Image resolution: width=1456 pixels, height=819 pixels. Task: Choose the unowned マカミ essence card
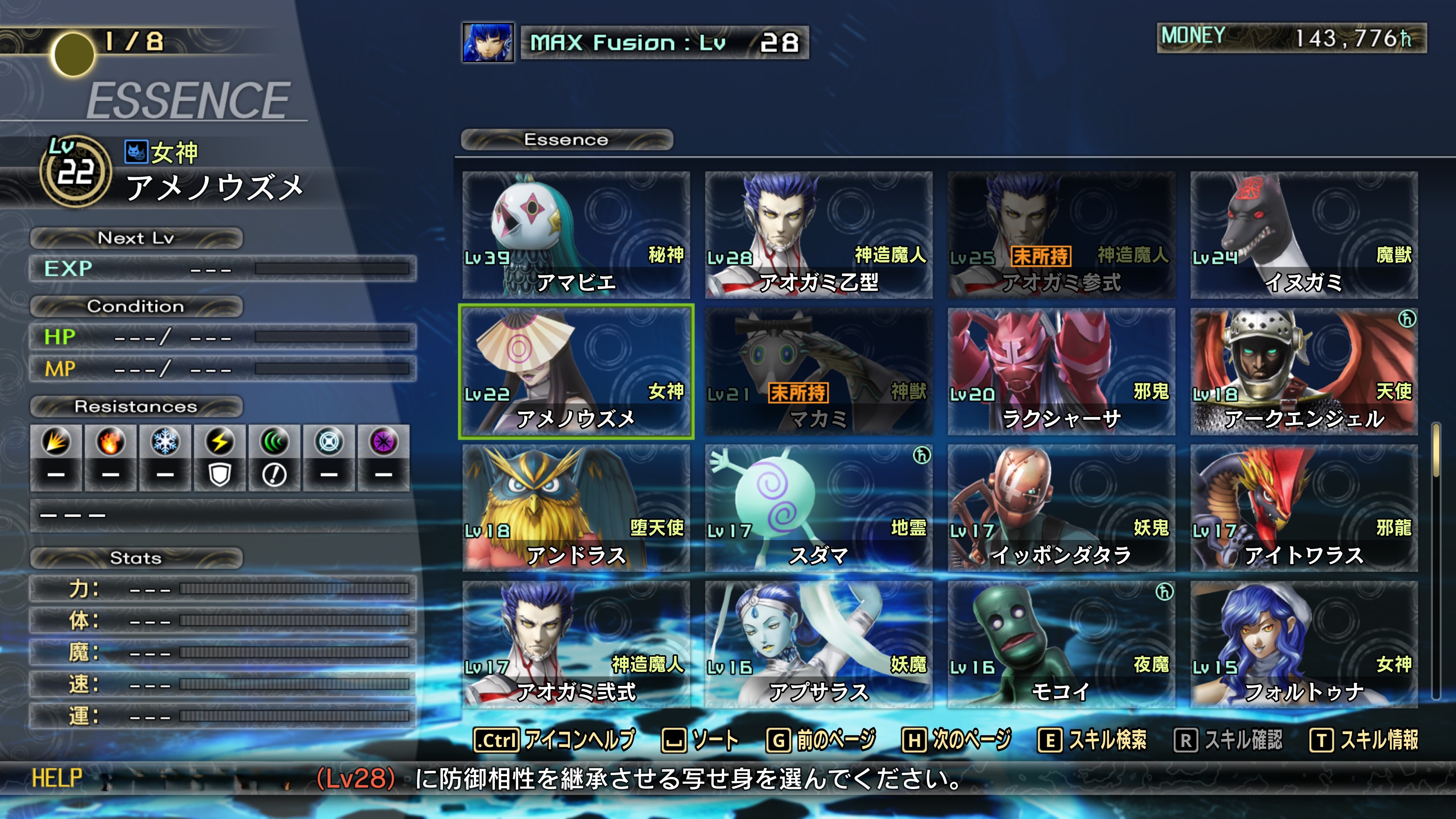click(x=819, y=371)
